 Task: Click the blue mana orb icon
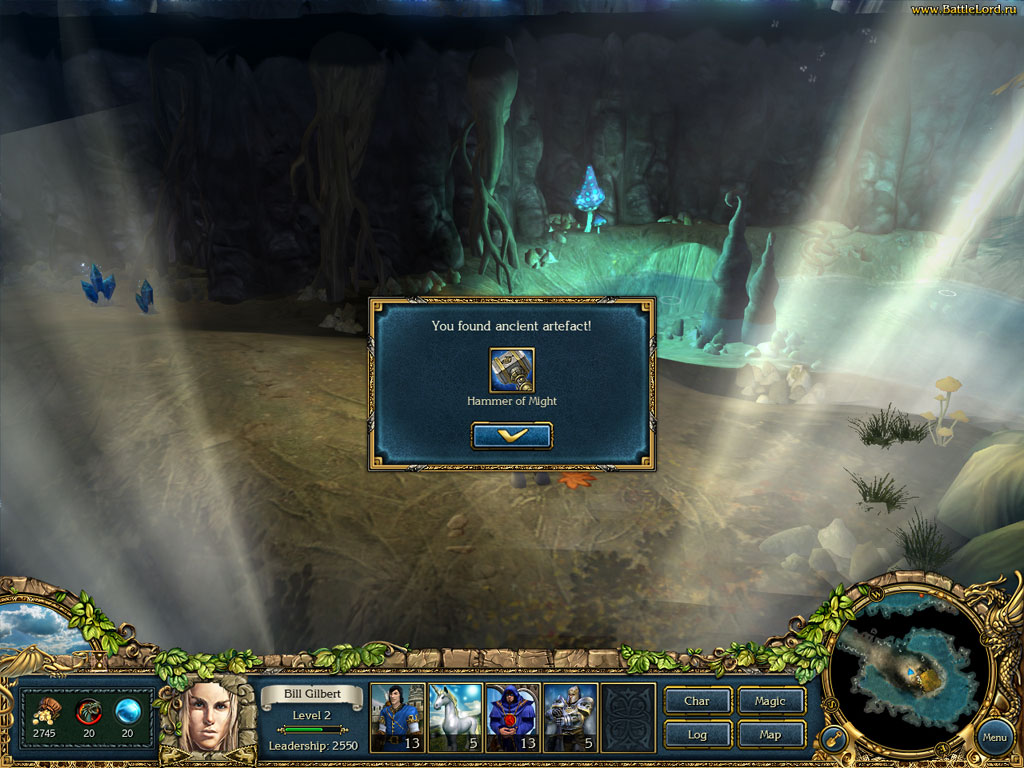(127, 711)
